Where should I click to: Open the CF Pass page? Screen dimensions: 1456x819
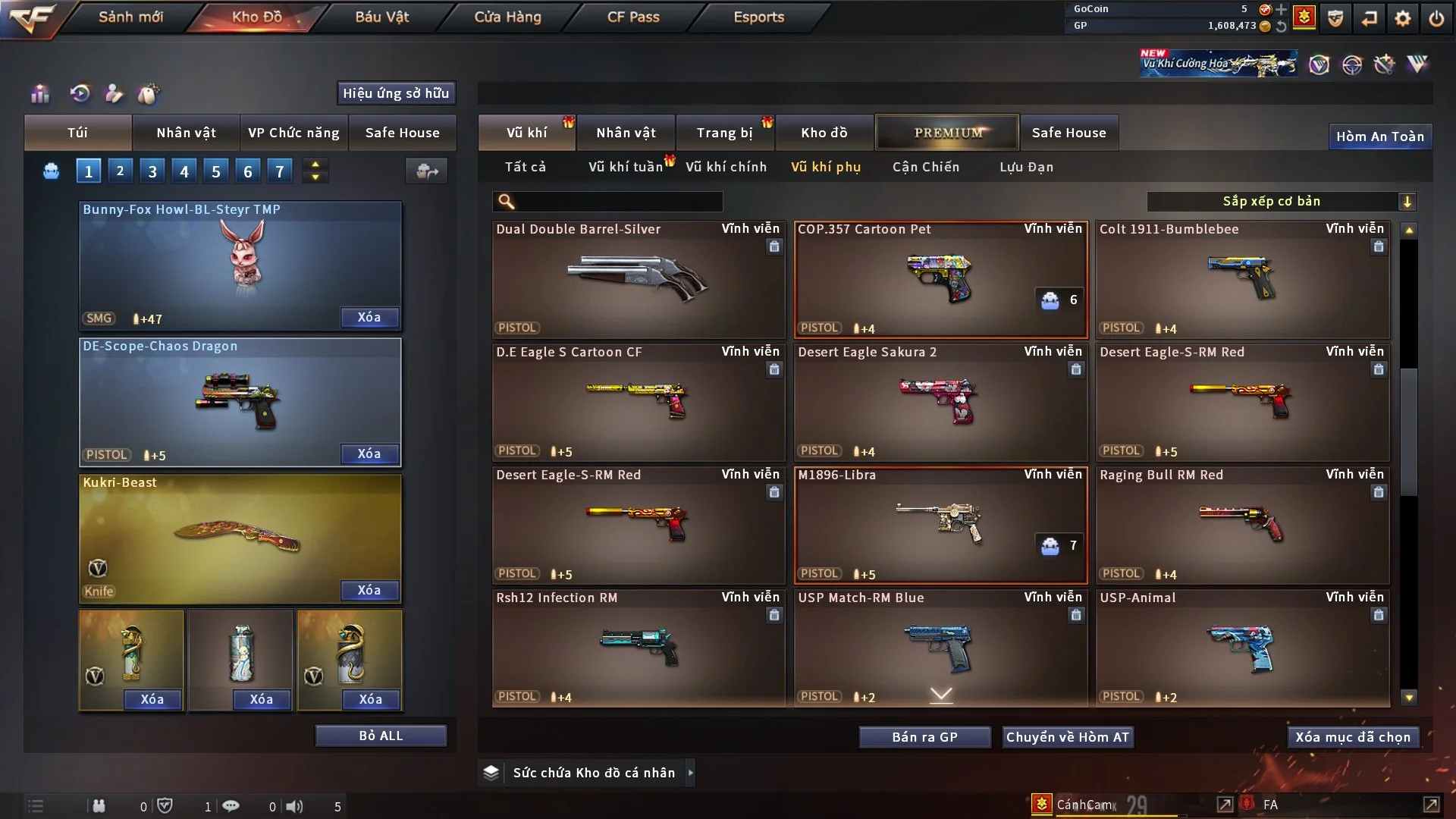pyautogui.click(x=633, y=17)
